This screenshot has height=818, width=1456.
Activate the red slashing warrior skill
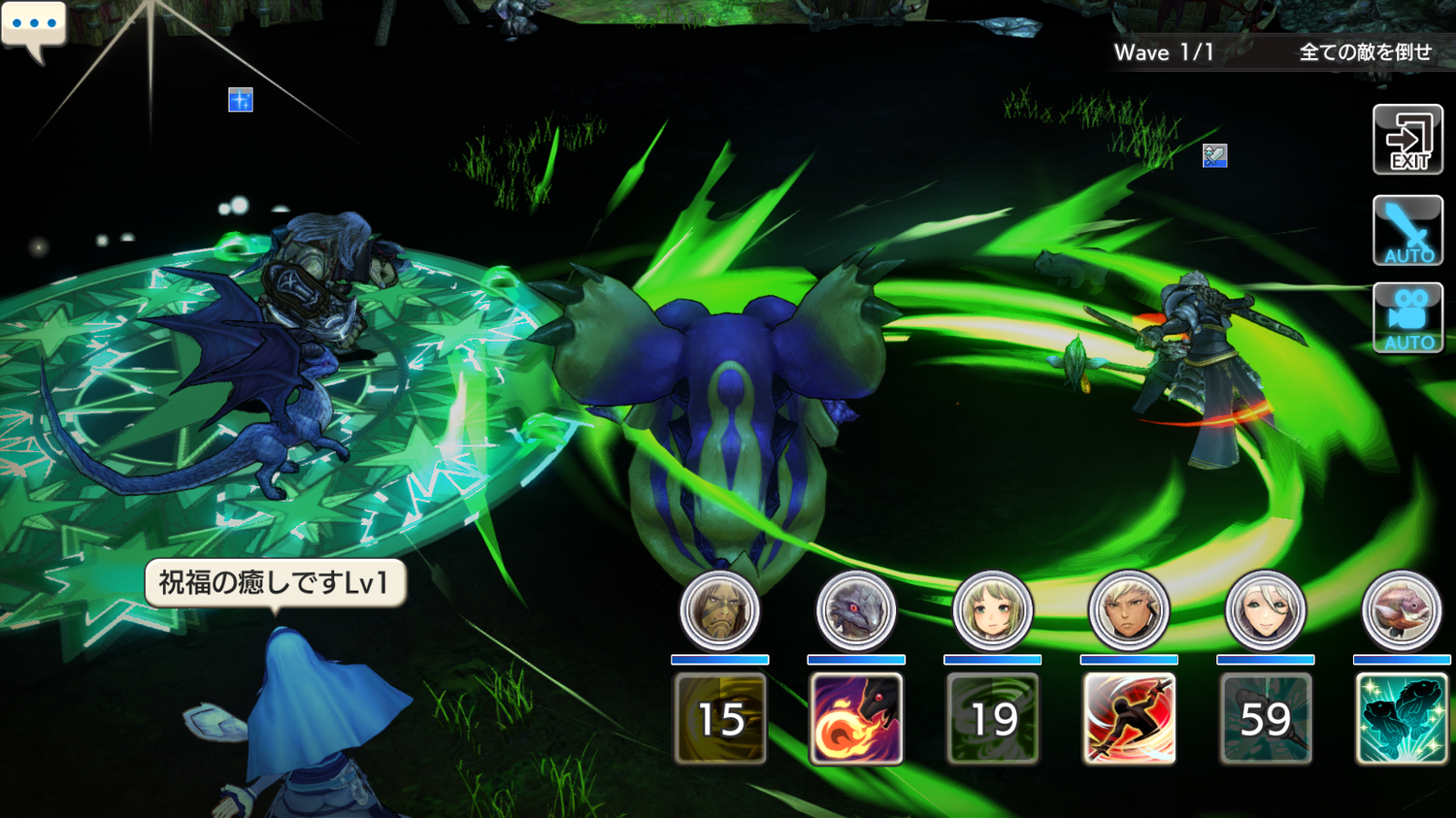[x=1129, y=719]
